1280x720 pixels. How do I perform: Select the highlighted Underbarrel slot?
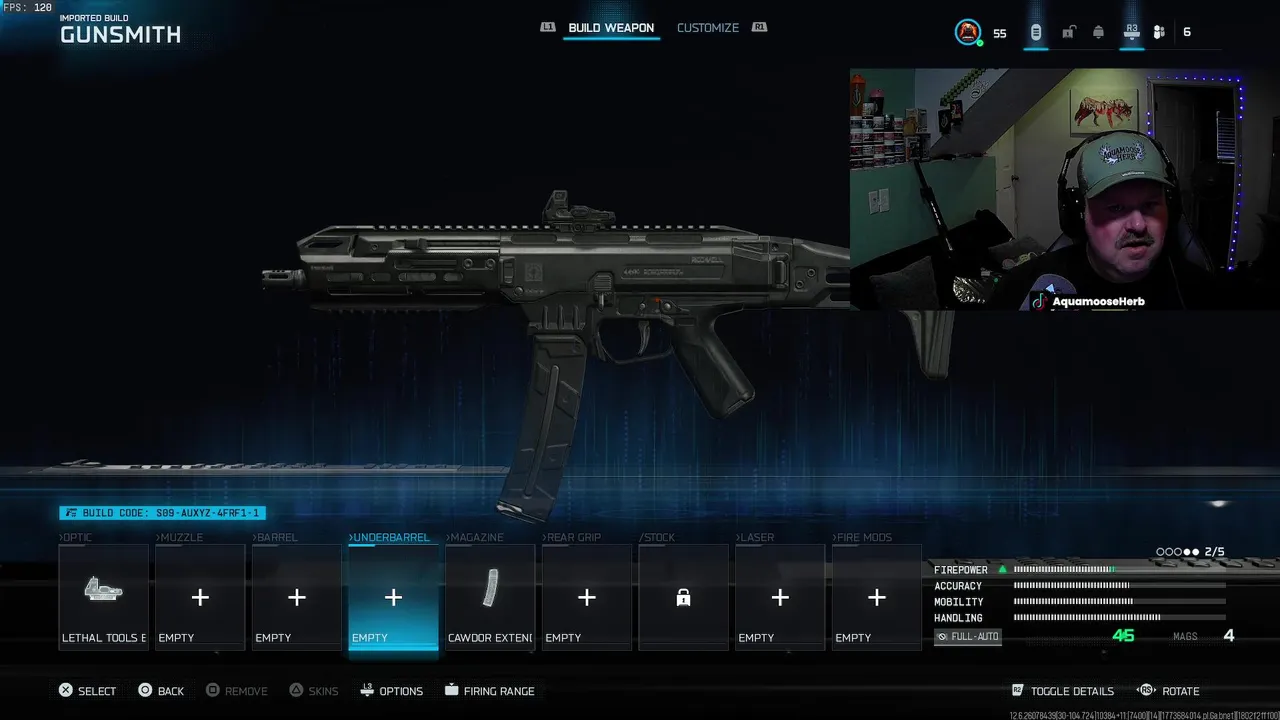[393, 597]
